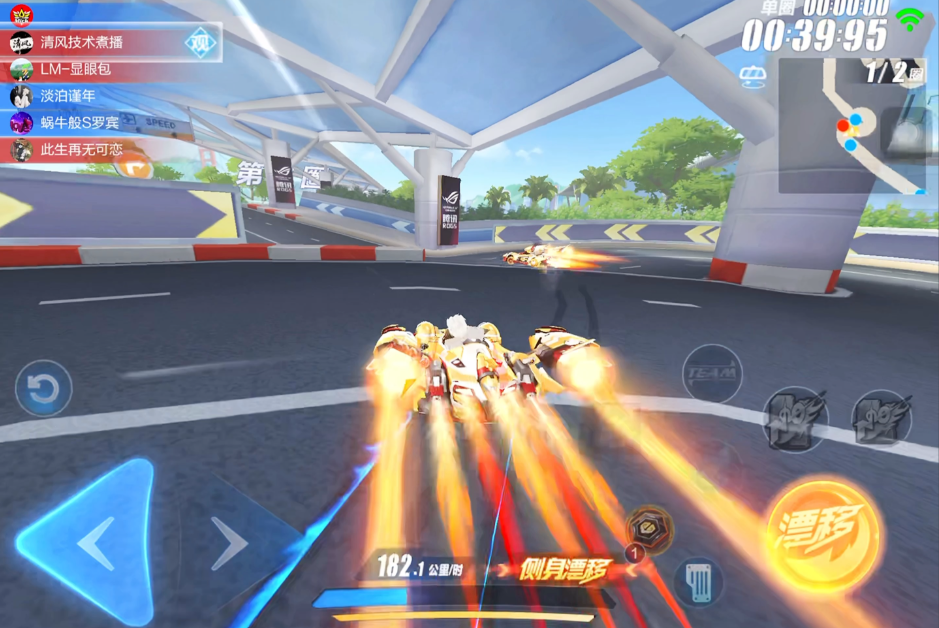Image resolution: width=939 pixels, height=628 pixels.
Task: Click the 观 spectate diamond icon
Action: [x=201, y=43]
